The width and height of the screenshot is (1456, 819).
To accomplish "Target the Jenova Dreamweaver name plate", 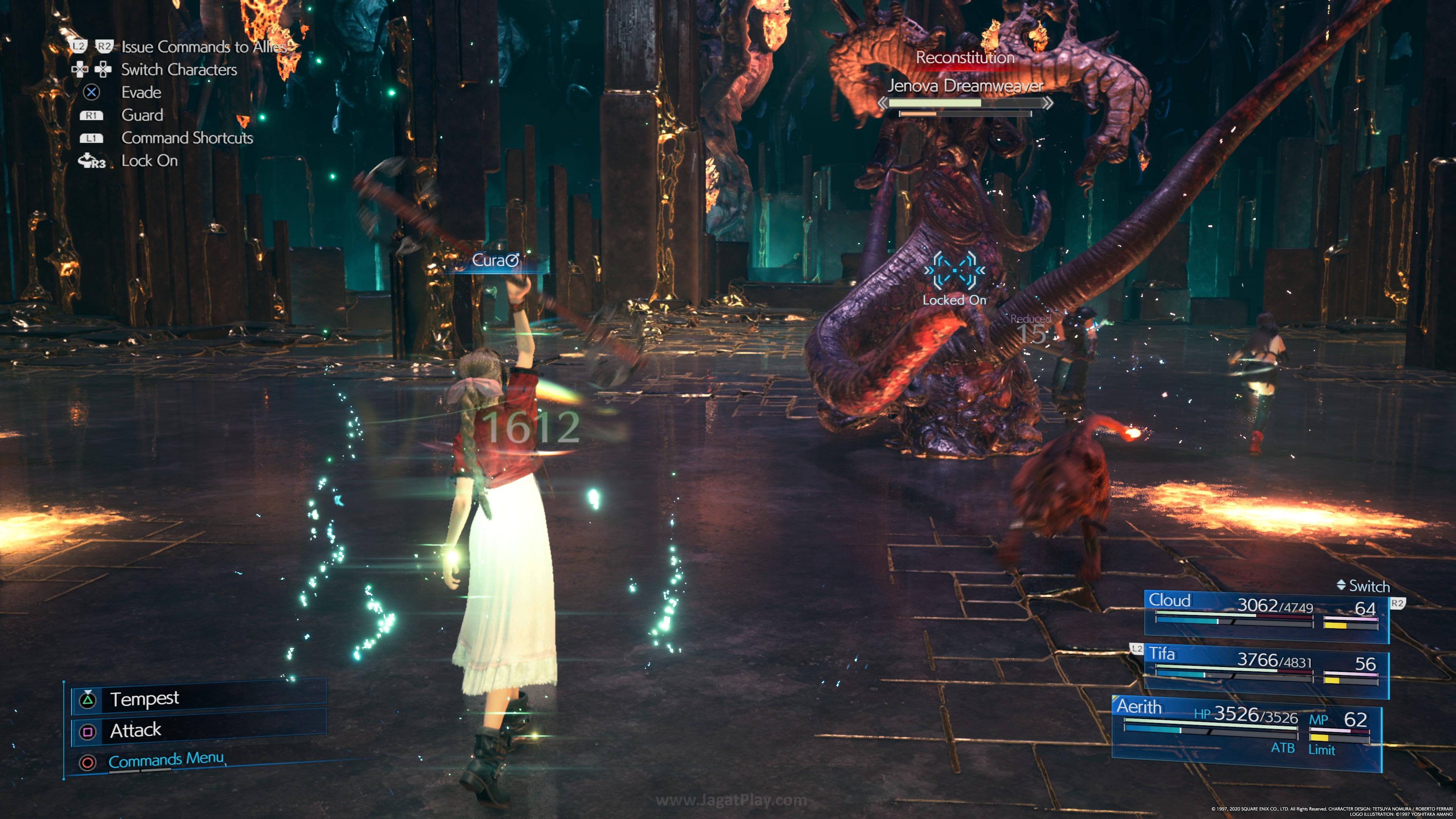I will (x=965, y=86).
